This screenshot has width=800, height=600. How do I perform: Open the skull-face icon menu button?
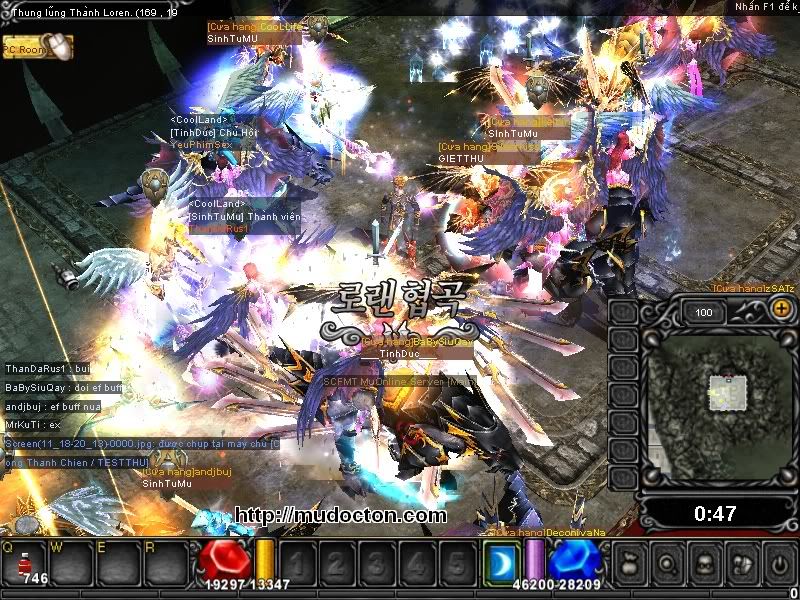704,562
